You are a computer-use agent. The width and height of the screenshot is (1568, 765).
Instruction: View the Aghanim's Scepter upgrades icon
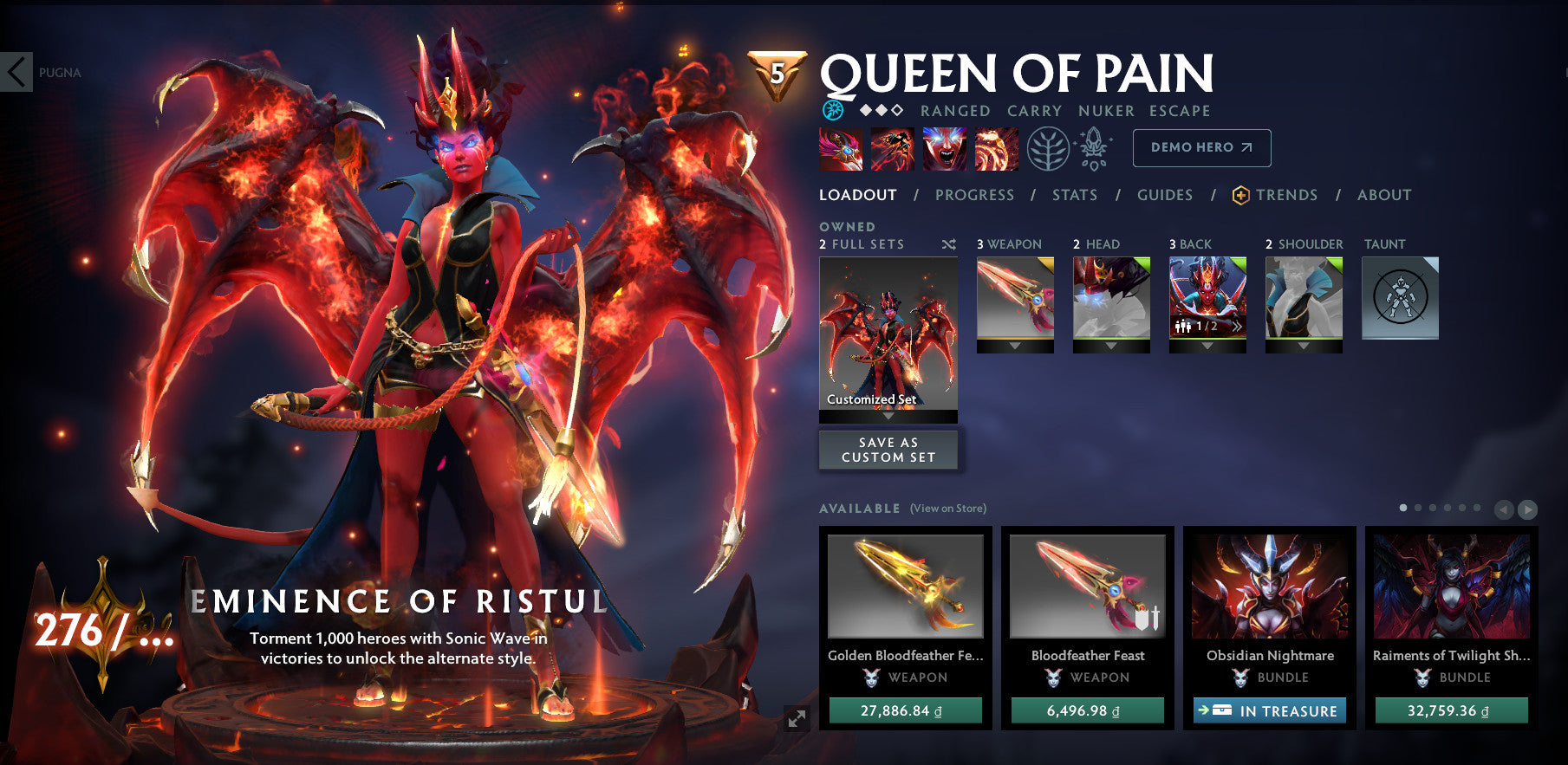pos(1094,148)
